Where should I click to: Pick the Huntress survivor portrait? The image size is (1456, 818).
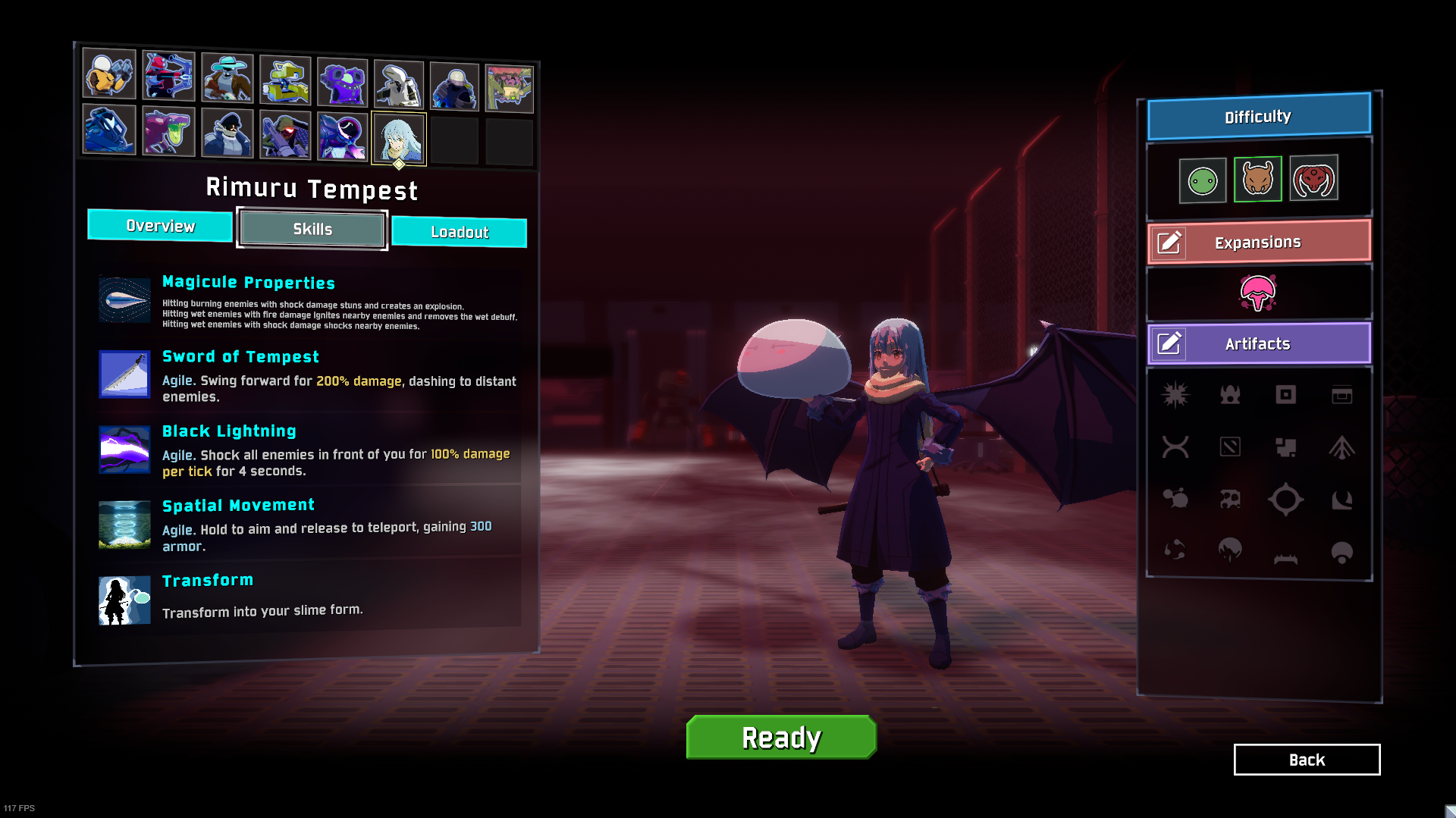pyautogui.click(x=168, y=75)
